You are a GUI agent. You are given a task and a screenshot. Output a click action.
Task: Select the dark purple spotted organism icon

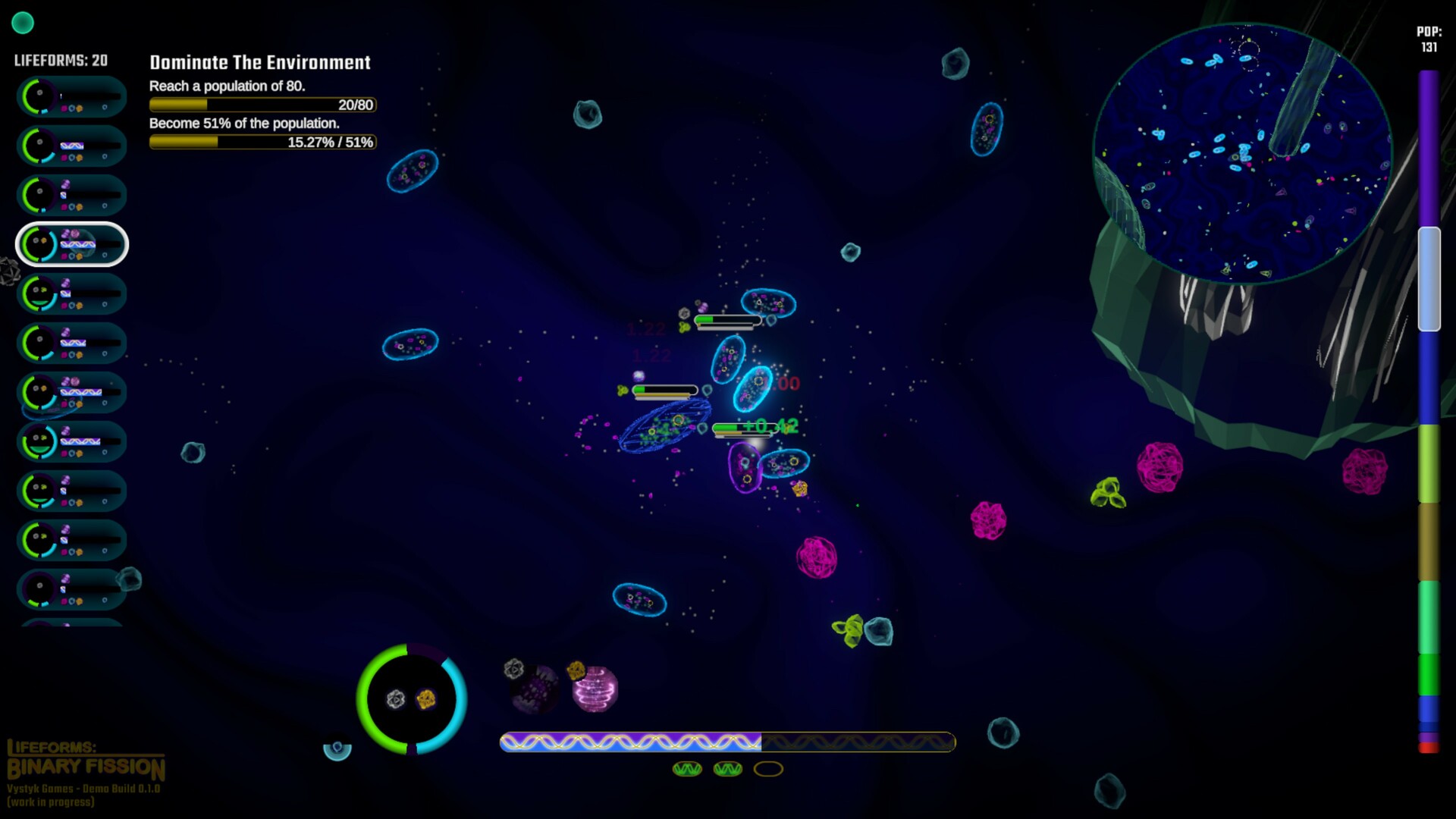coord(533,689)
